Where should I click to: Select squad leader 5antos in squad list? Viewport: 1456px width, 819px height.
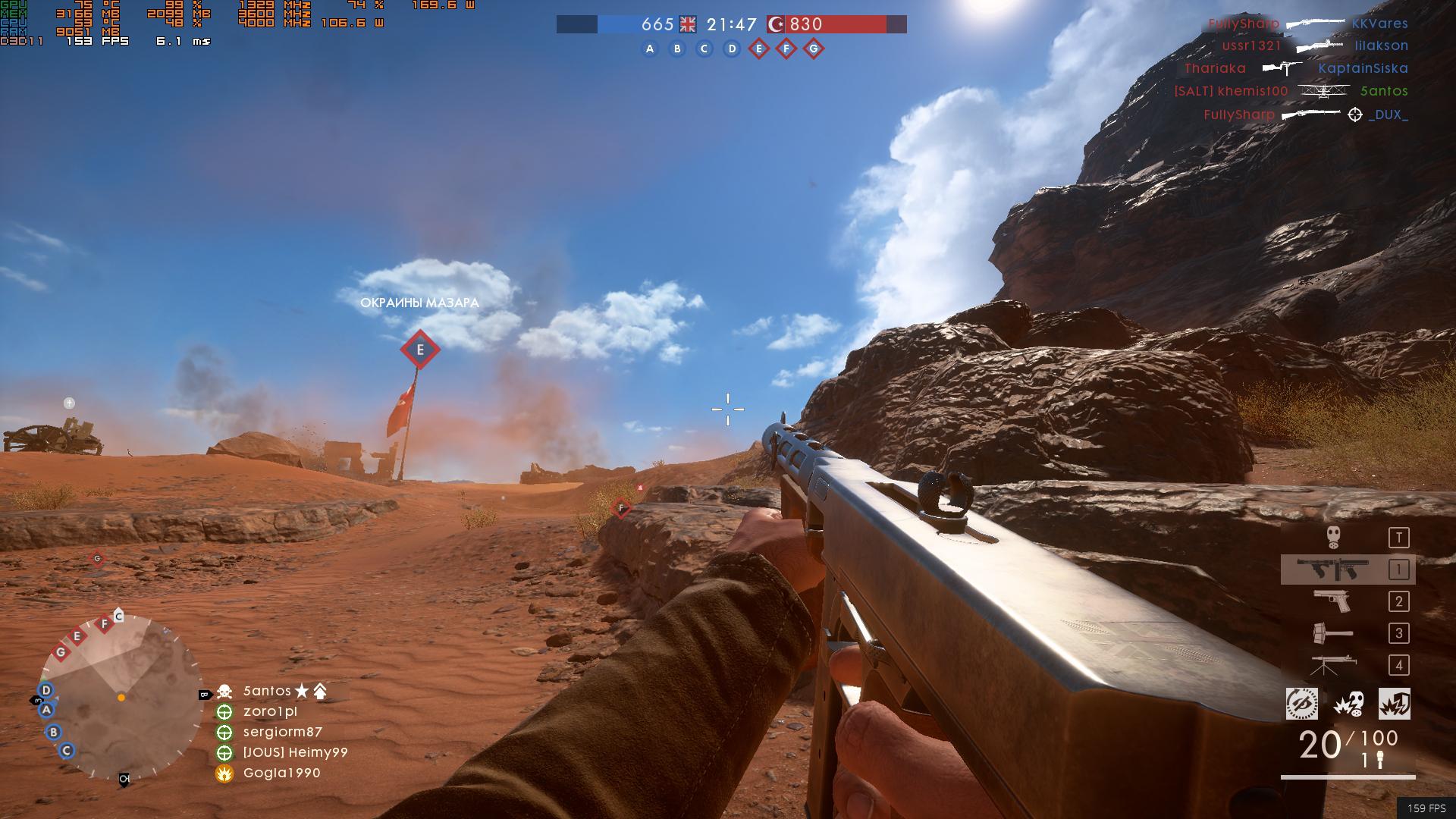coord(267,691)
